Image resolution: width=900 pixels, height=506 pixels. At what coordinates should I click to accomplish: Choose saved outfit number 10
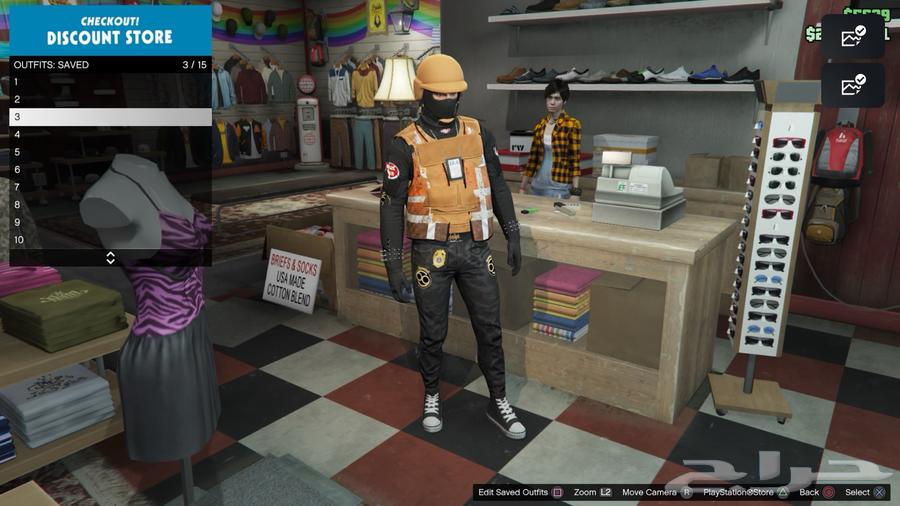[110, 239]
